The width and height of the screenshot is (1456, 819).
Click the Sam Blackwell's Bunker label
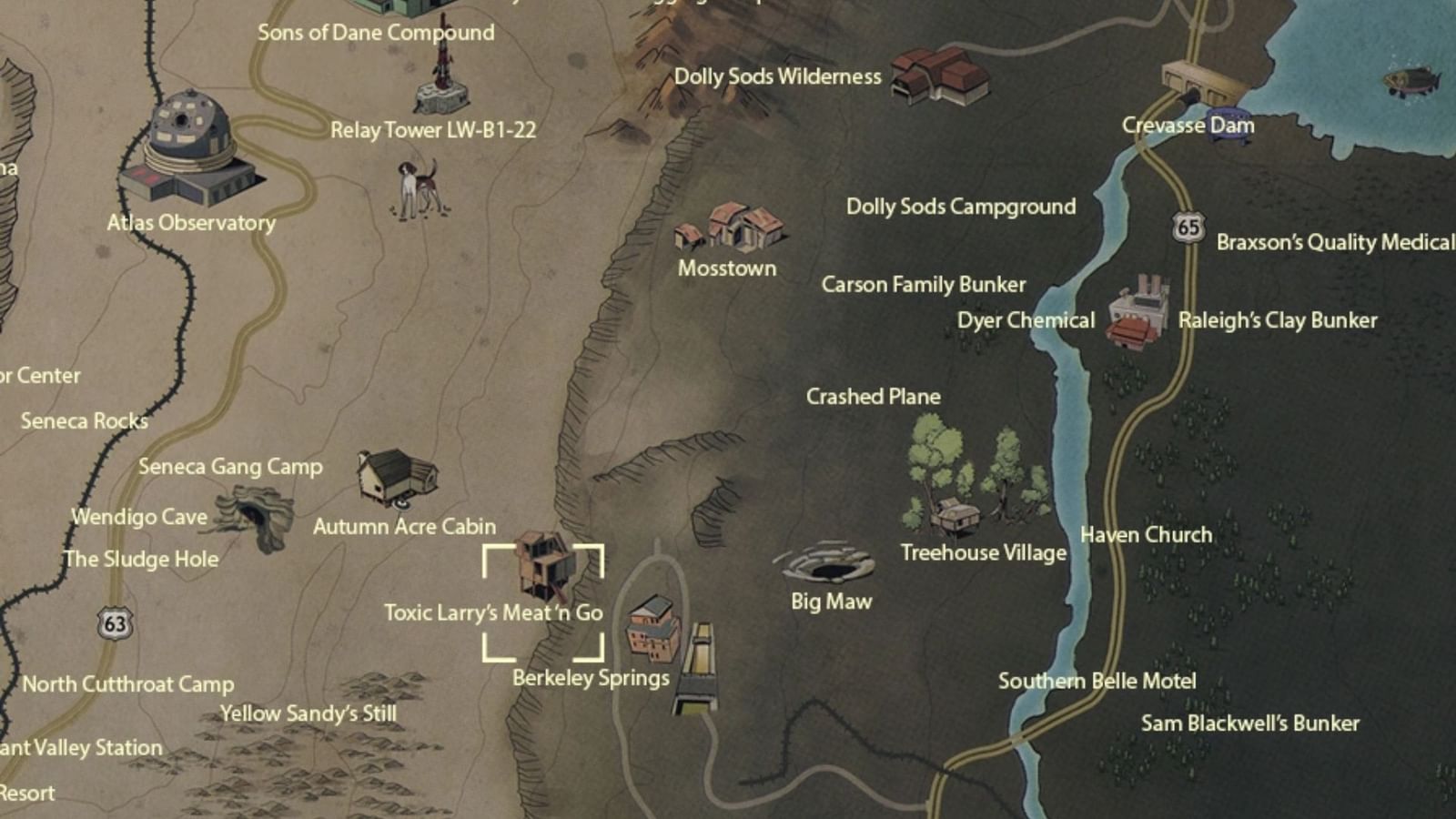click(1251, 723)
